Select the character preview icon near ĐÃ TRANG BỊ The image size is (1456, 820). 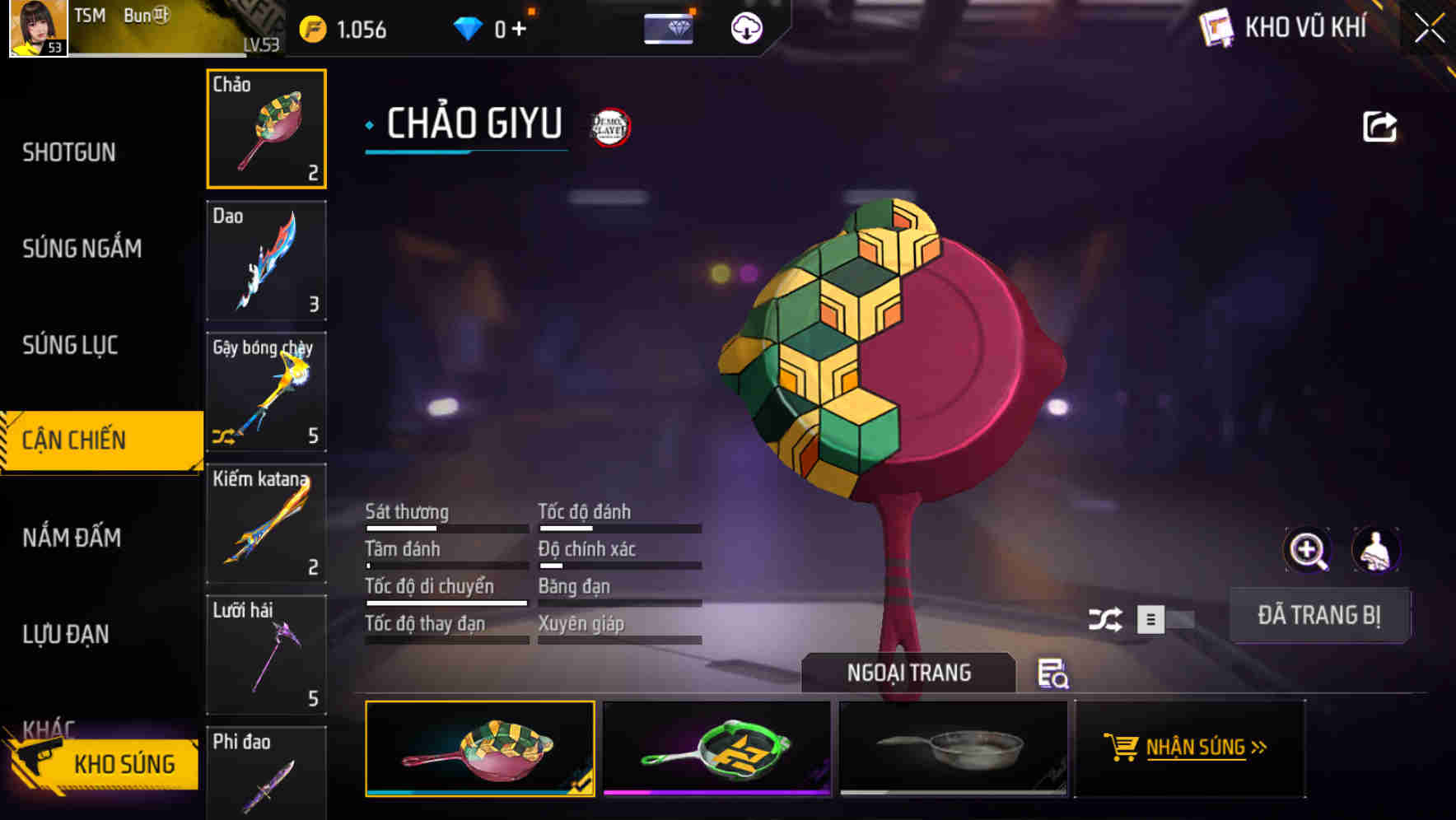click(x=1376, y=550)
